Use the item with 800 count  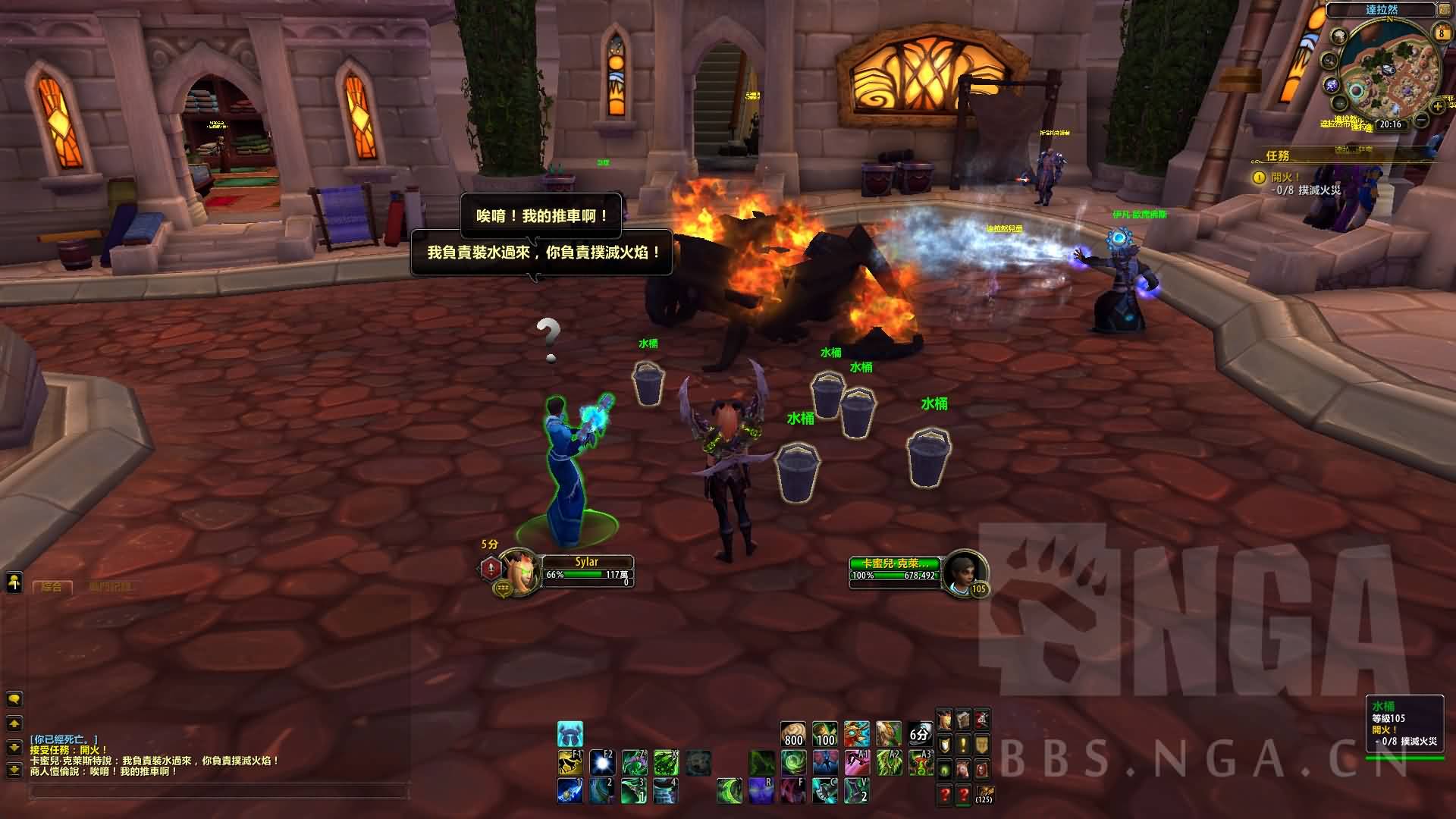(x=793, y=734)
